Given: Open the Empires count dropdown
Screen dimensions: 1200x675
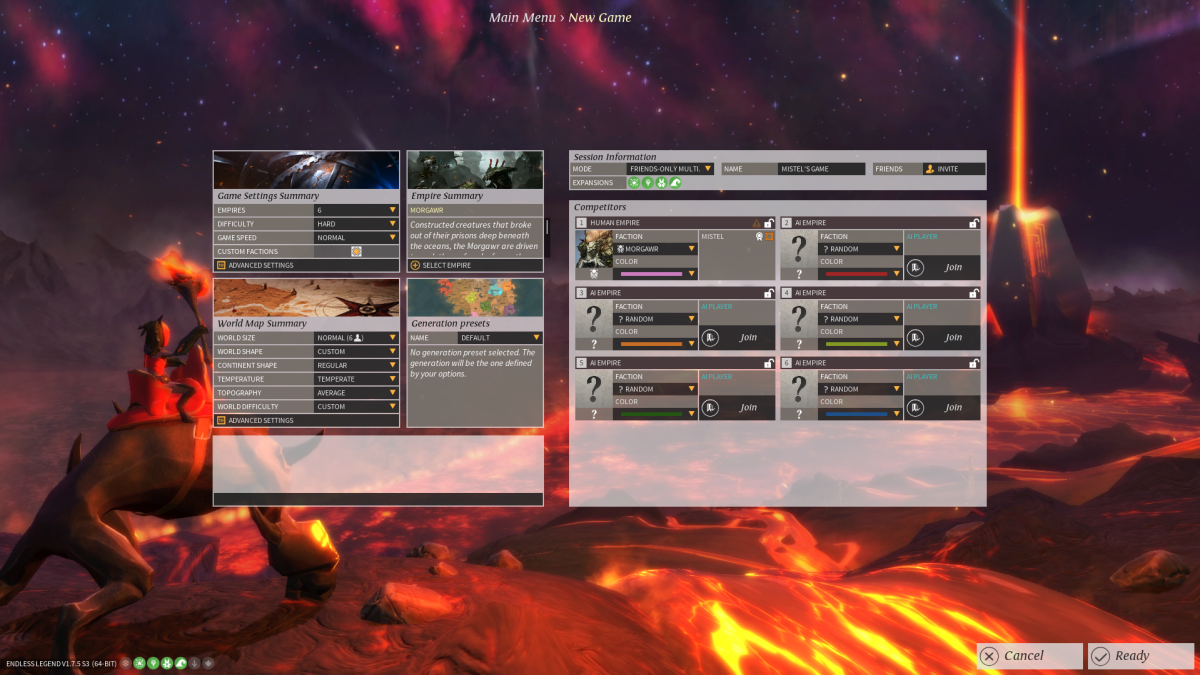Looking at the screenshot, I should point(357,210).
